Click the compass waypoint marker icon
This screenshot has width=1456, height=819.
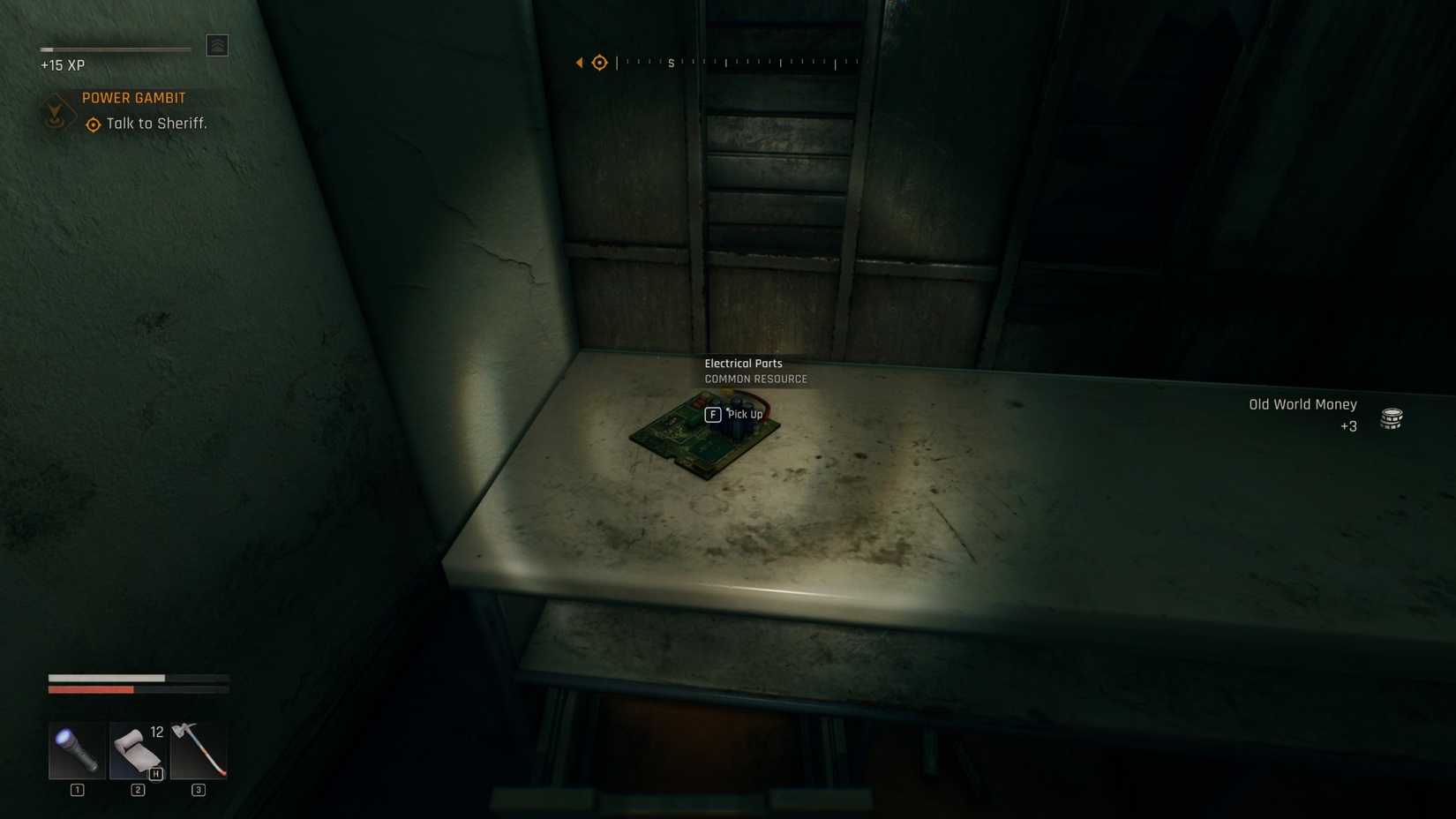click(599, 62)
